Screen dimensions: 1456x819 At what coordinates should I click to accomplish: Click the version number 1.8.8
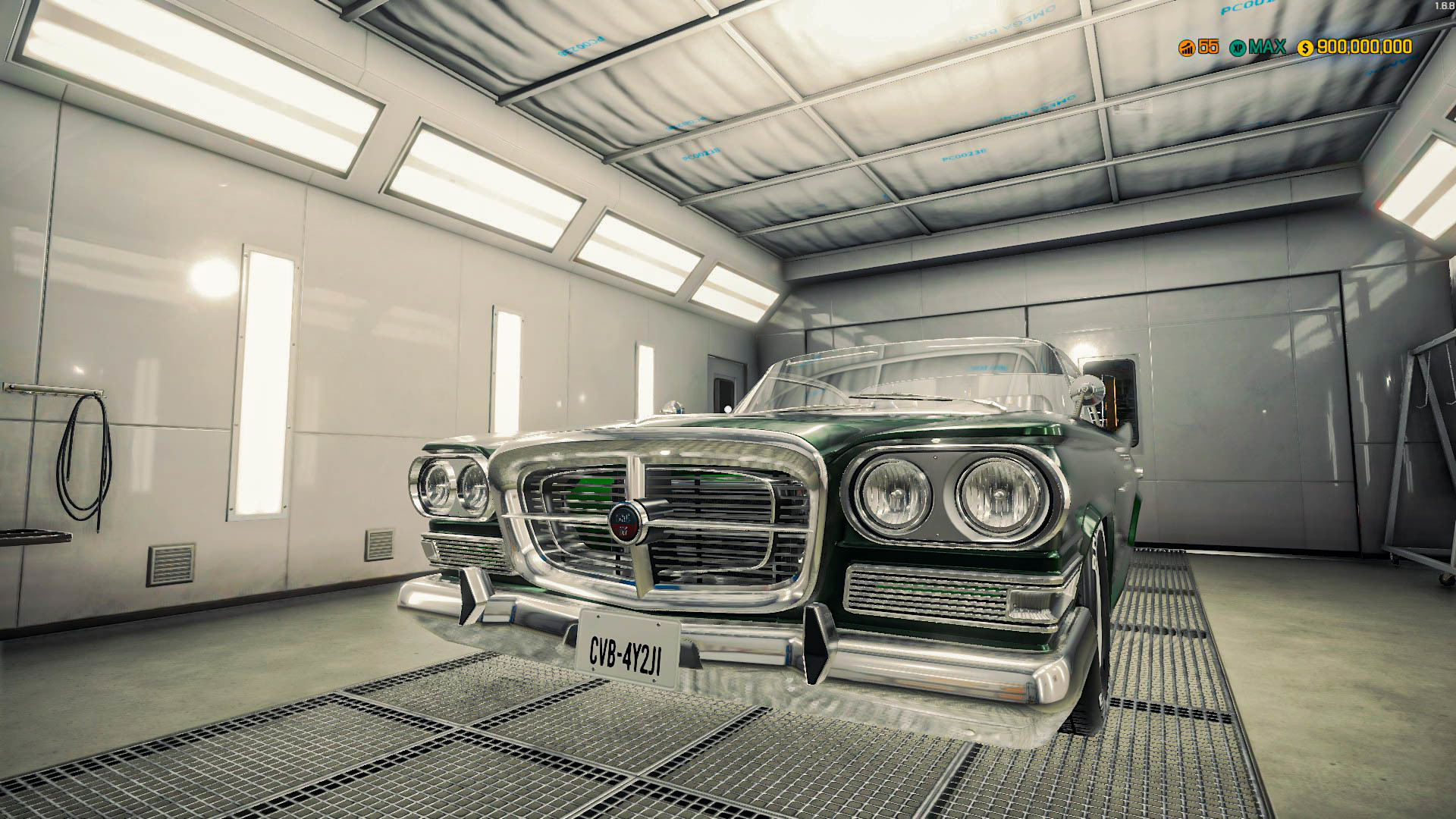click(1445, 5)
